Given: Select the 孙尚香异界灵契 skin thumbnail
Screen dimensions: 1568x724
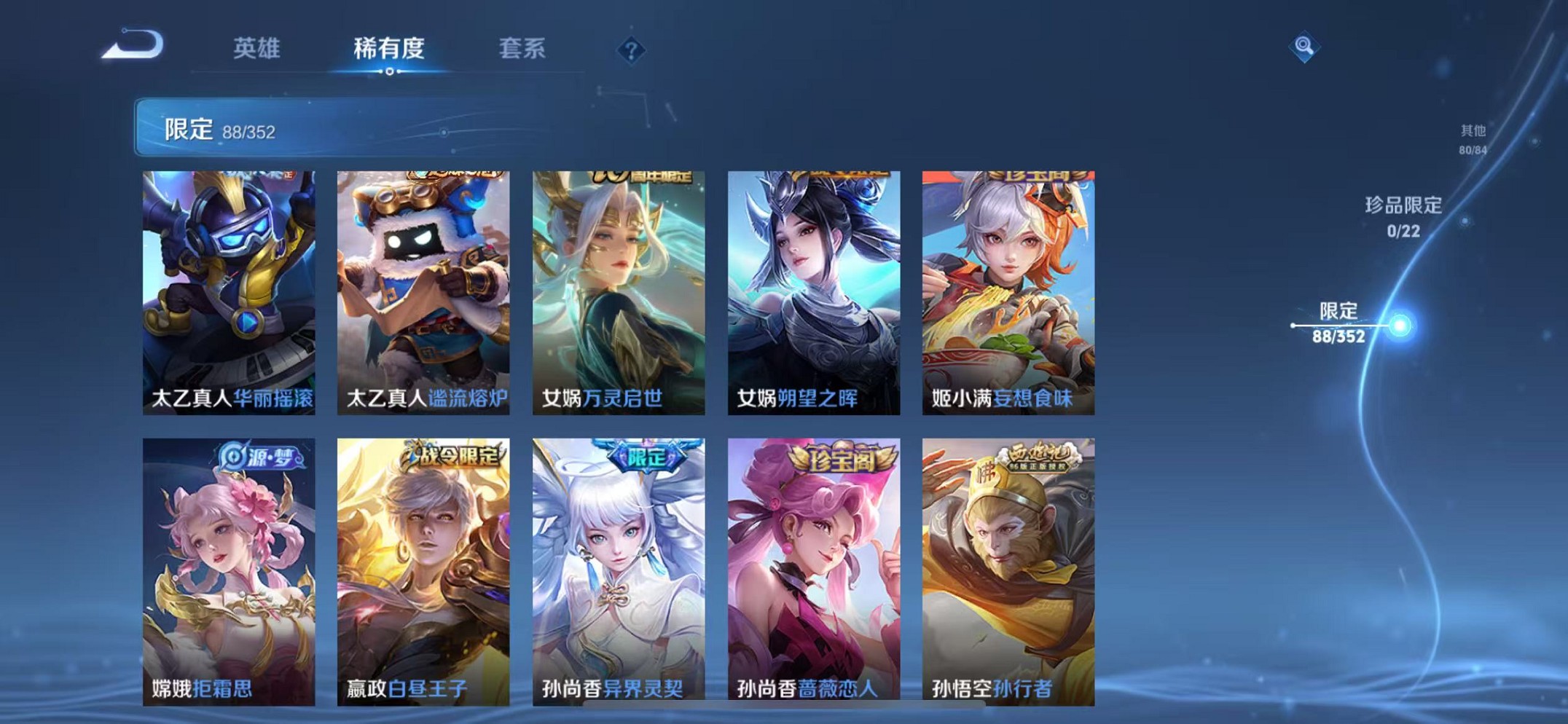Looking at the screenshot, I should pyautogui.click(x=619, y=564).
